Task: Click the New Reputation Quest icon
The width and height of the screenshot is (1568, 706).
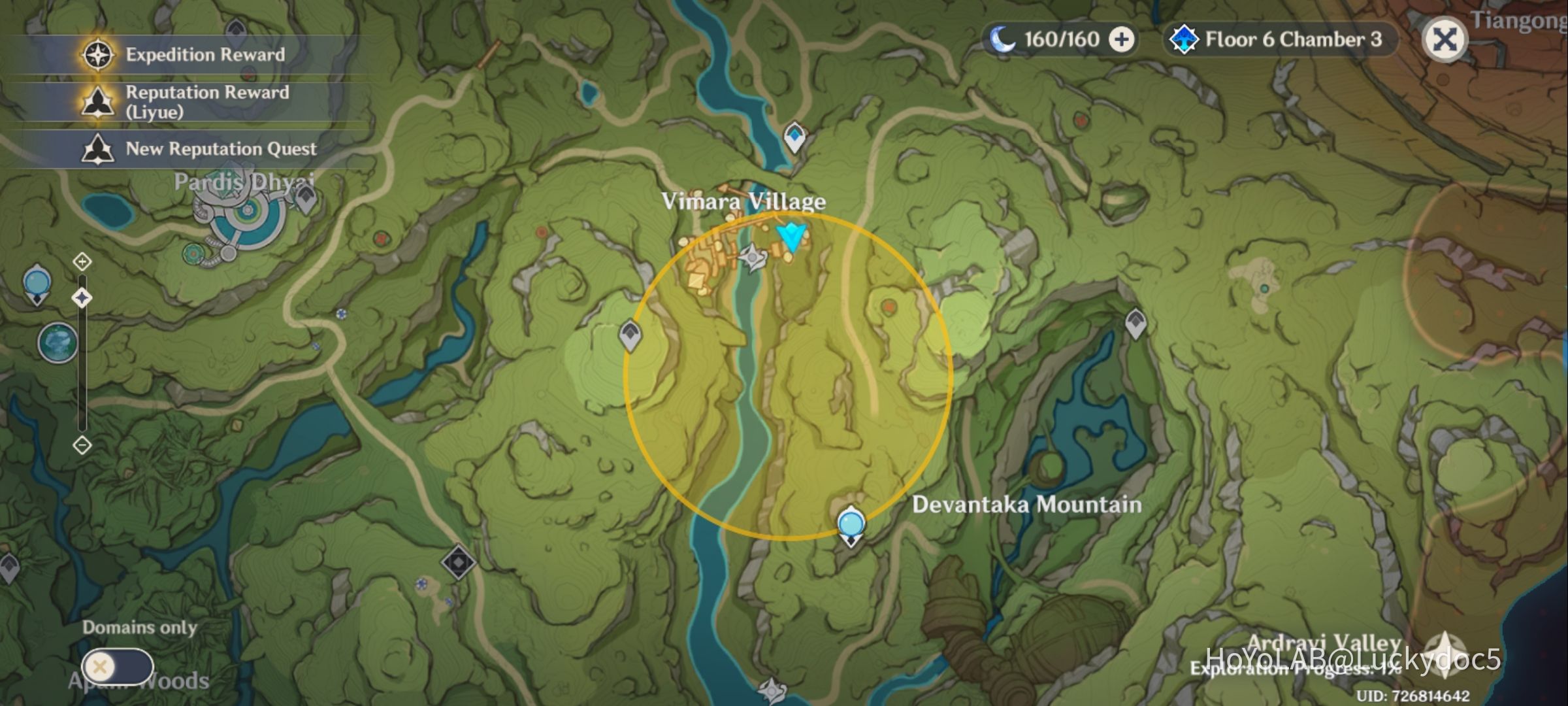Action: pos(97,149)
